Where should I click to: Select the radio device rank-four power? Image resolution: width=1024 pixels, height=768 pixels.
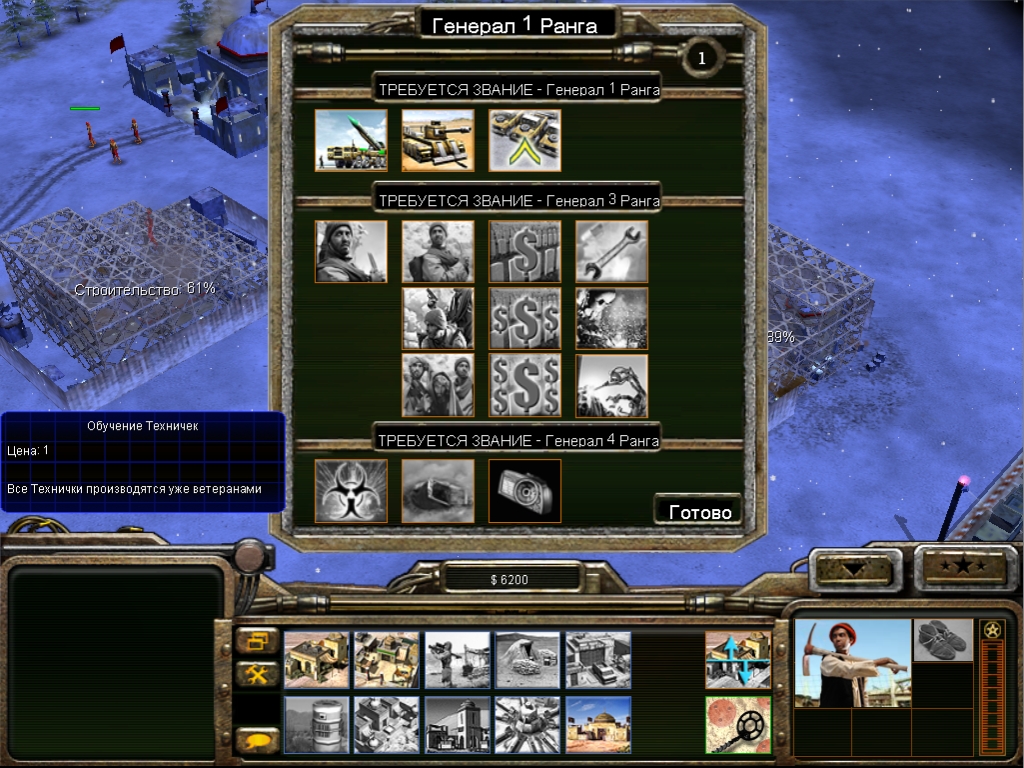pos(525,490)
